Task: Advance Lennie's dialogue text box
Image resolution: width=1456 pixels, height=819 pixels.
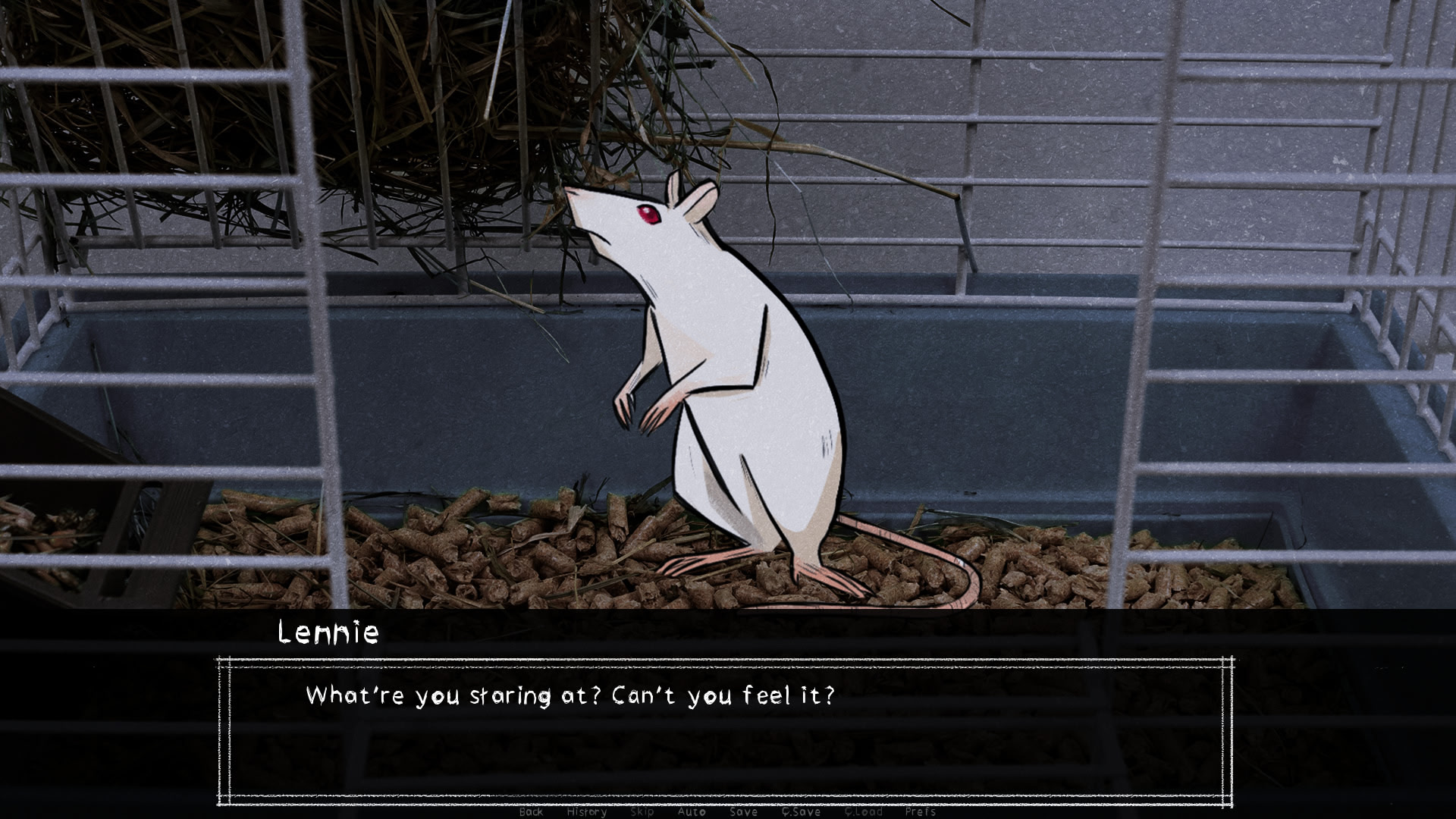Action: point(725,731)
